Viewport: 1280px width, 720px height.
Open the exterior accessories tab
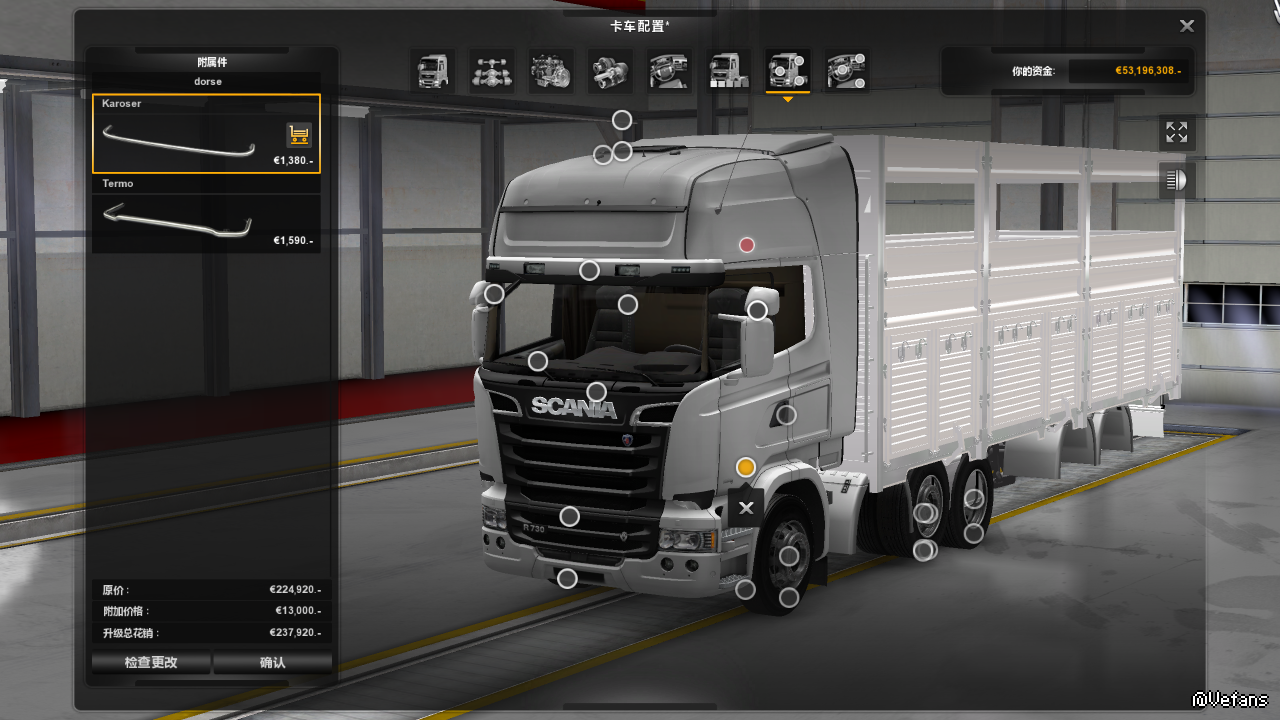coord(787,71)
